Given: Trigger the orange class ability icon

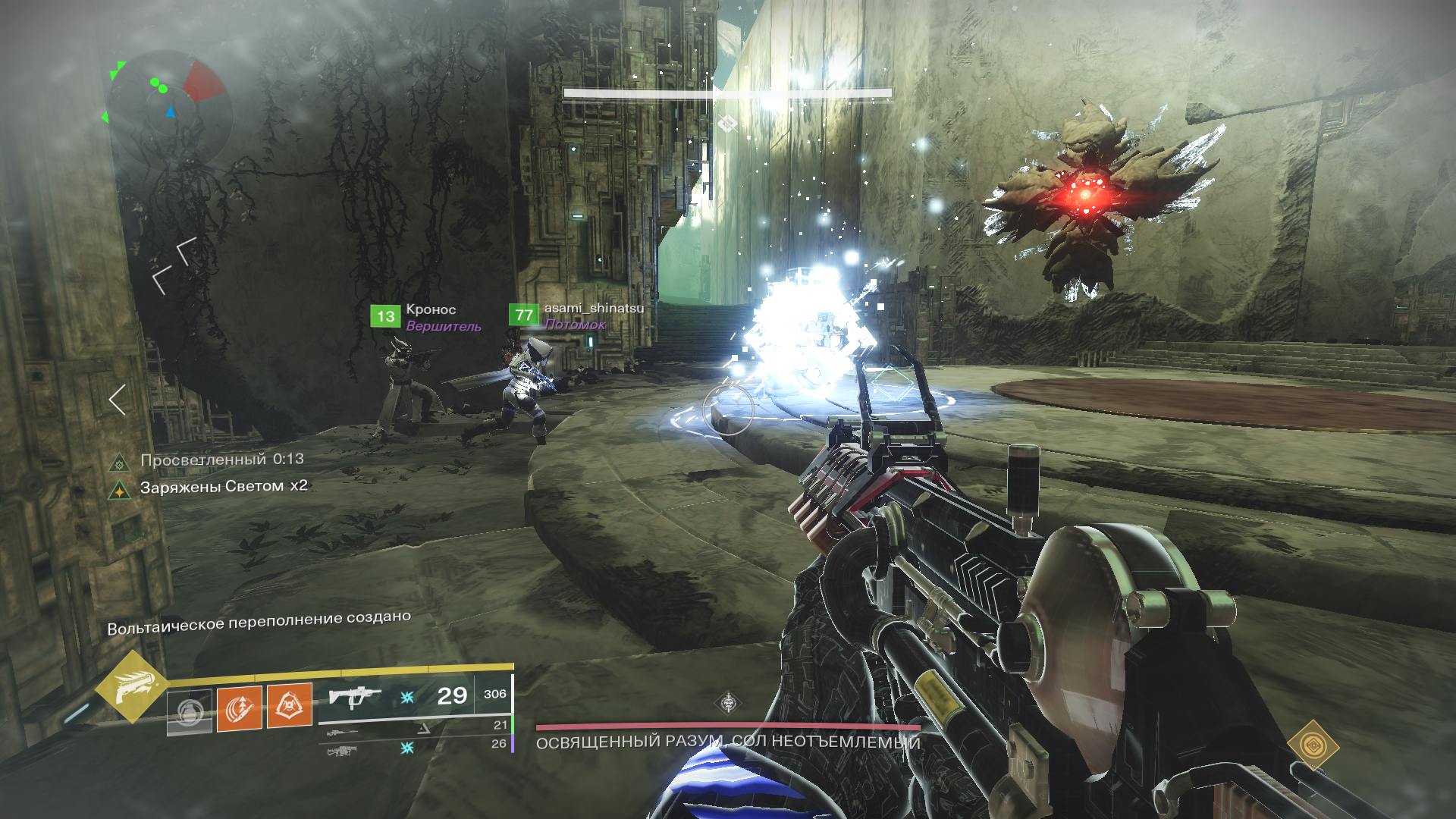Looking at the screenshot, I should pos(289,706).
